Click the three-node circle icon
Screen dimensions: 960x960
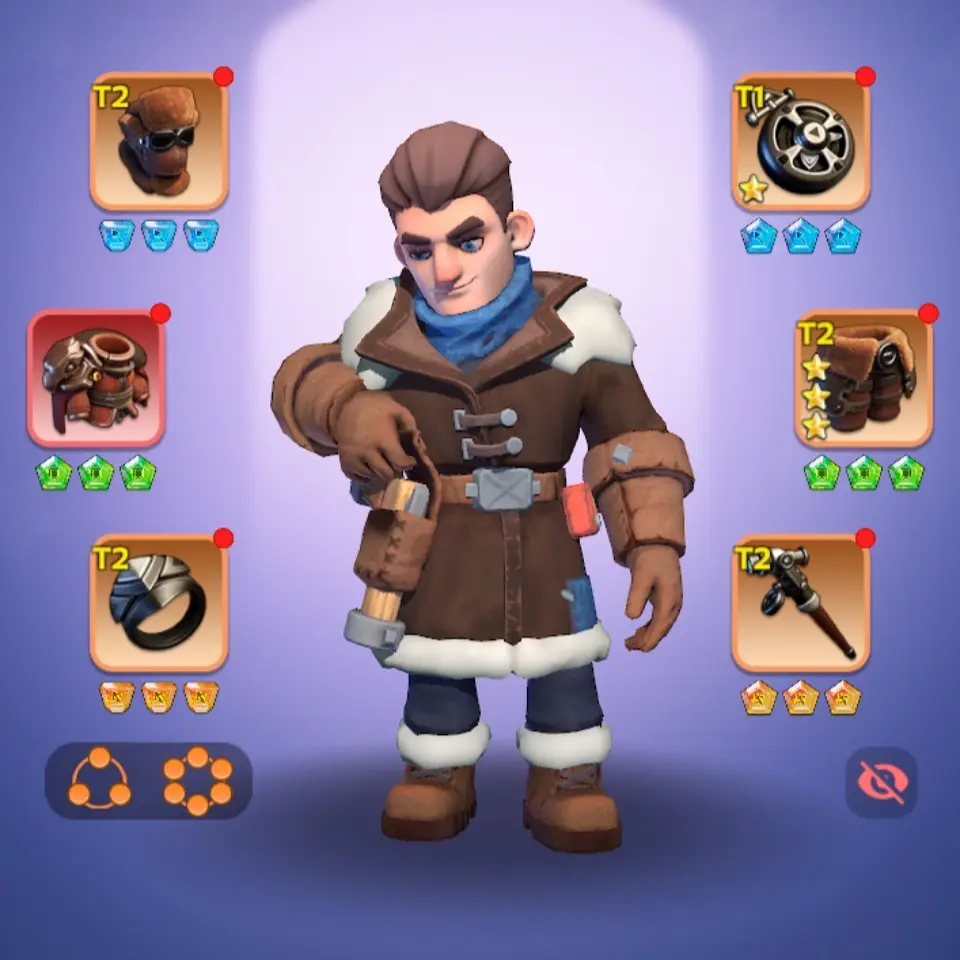click(x=99, y=780)
